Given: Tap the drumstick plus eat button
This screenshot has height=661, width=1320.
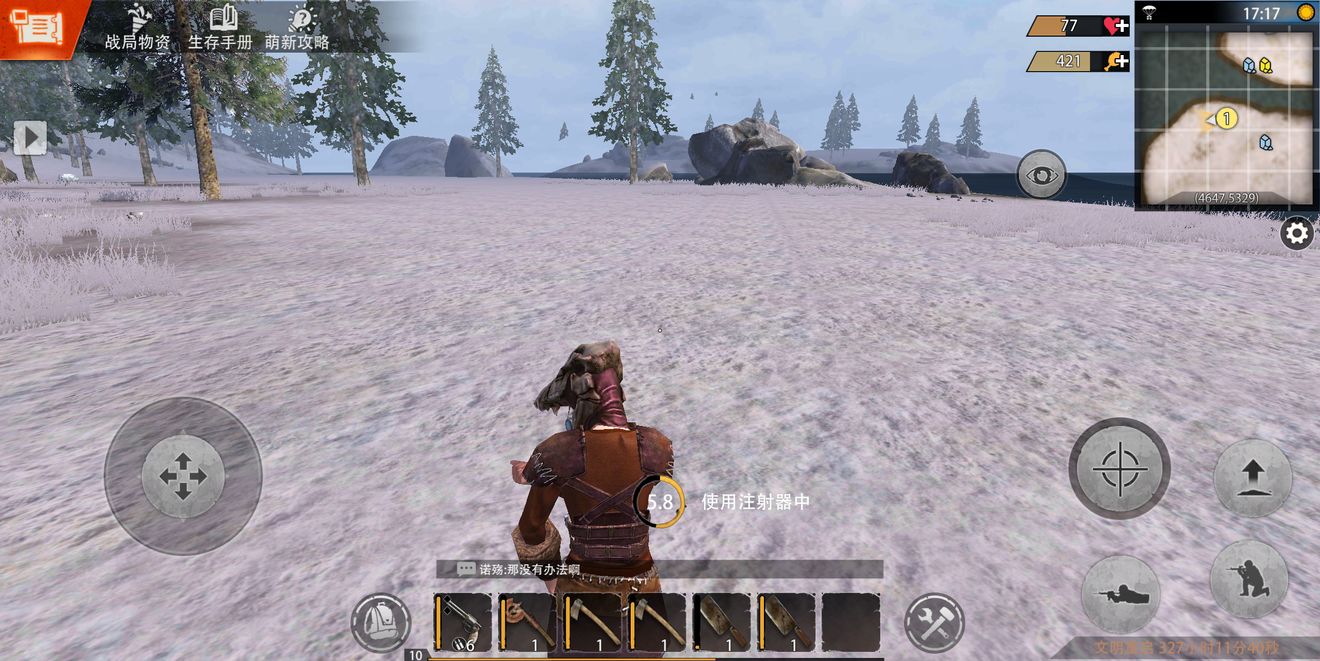Looking at the screenshot, I should point(1116,61).
